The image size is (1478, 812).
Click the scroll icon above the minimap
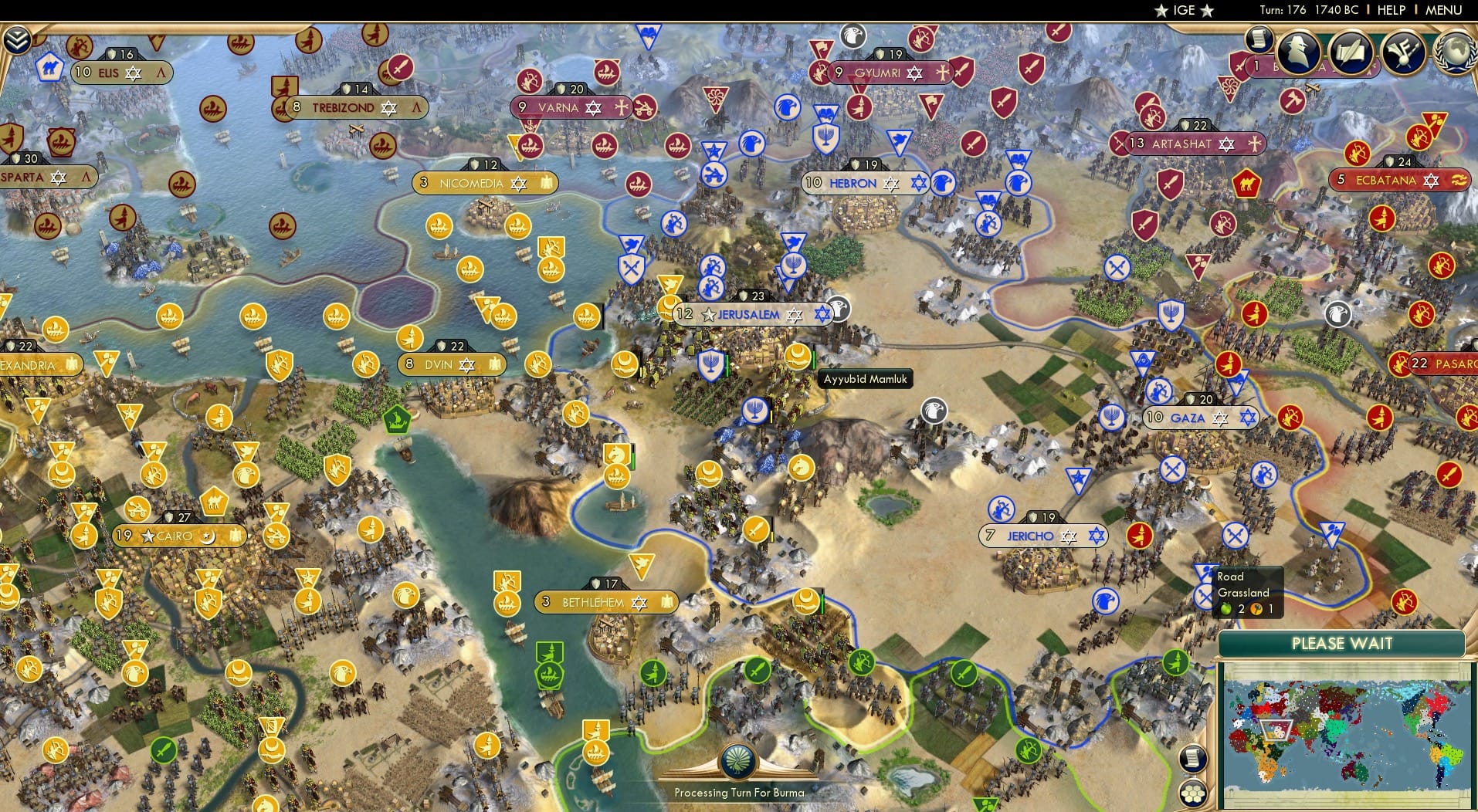coord(1193,759)
